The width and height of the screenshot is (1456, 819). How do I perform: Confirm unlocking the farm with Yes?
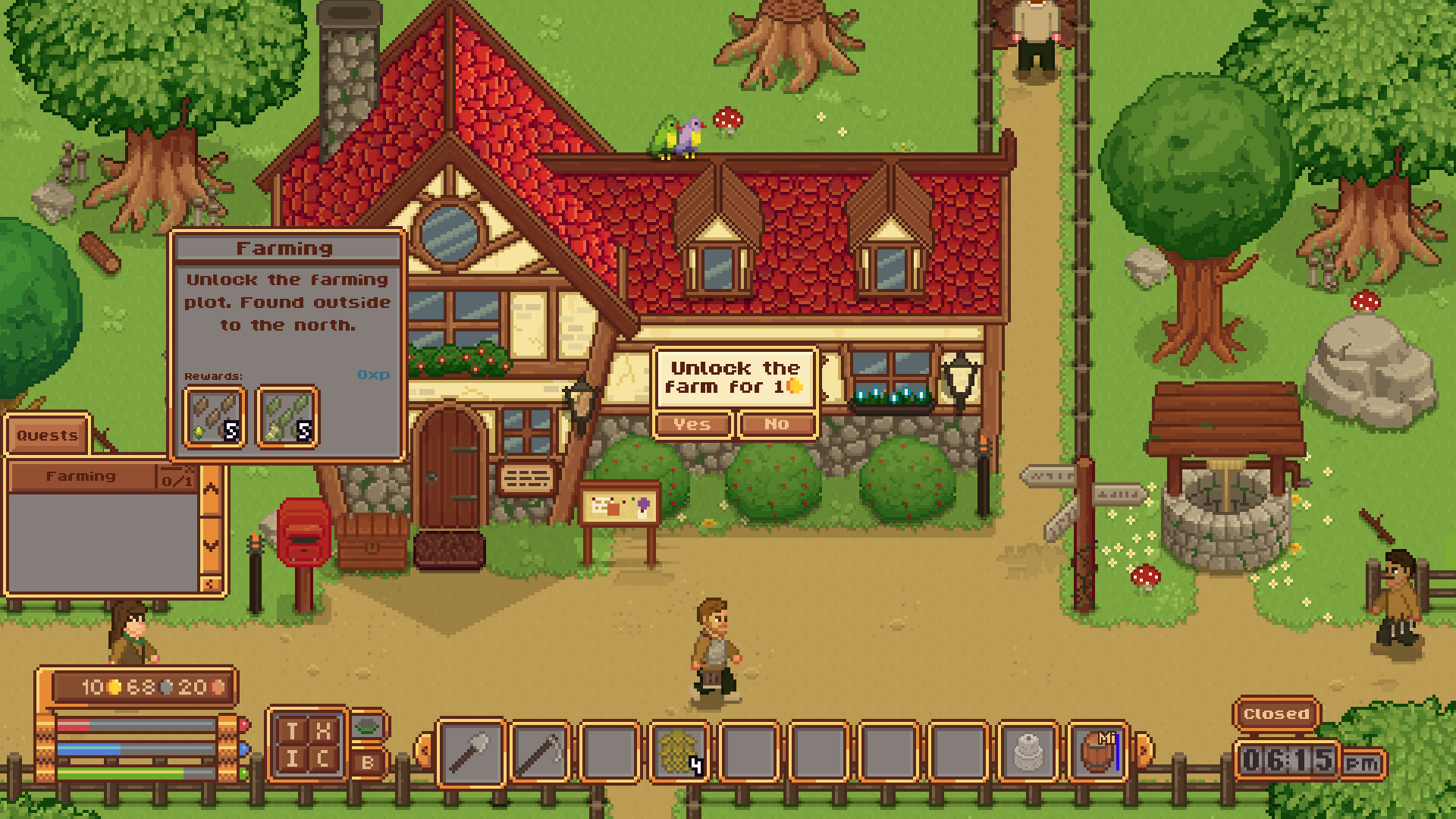coord(692,425)
